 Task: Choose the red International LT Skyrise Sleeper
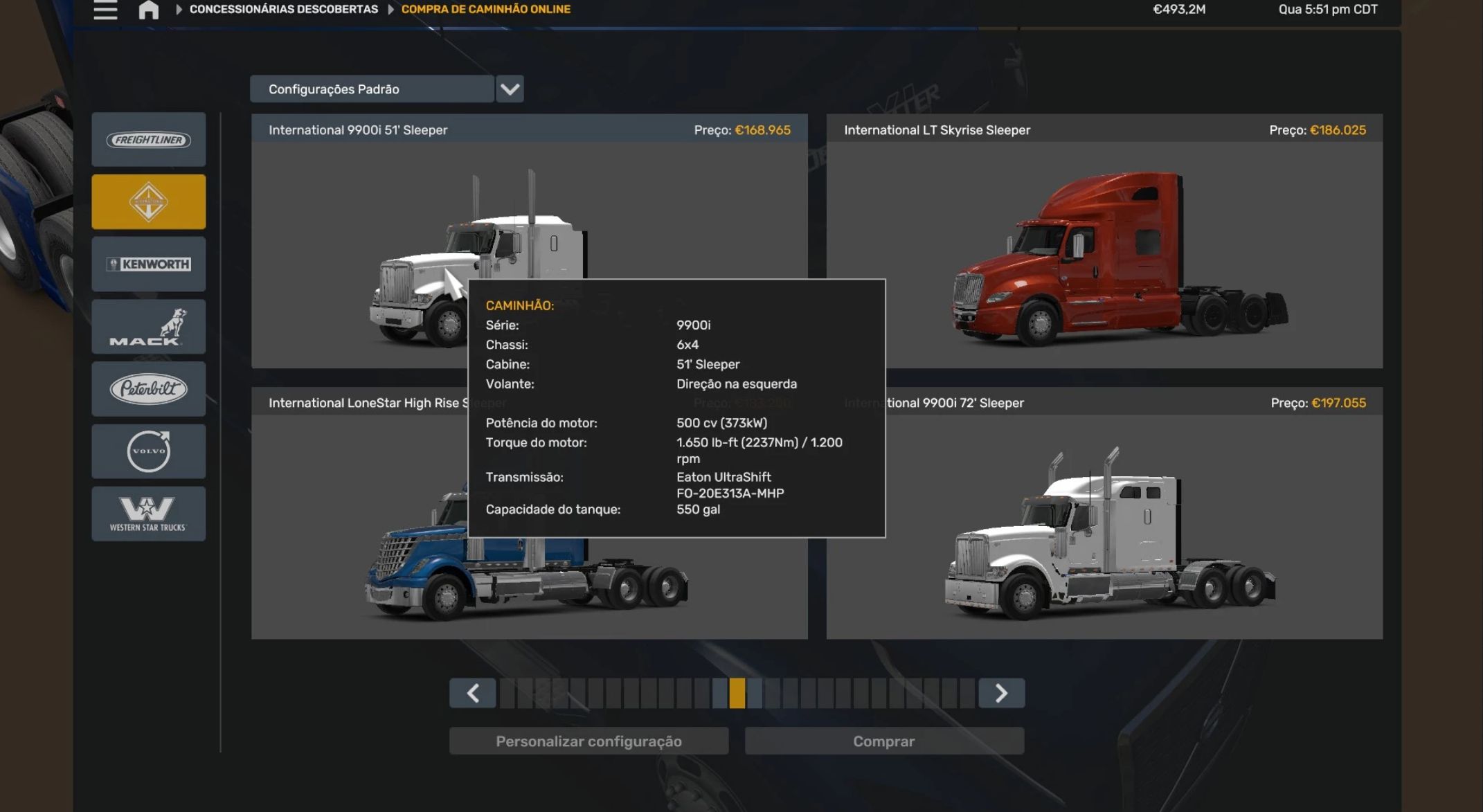tap(1104, 256)
